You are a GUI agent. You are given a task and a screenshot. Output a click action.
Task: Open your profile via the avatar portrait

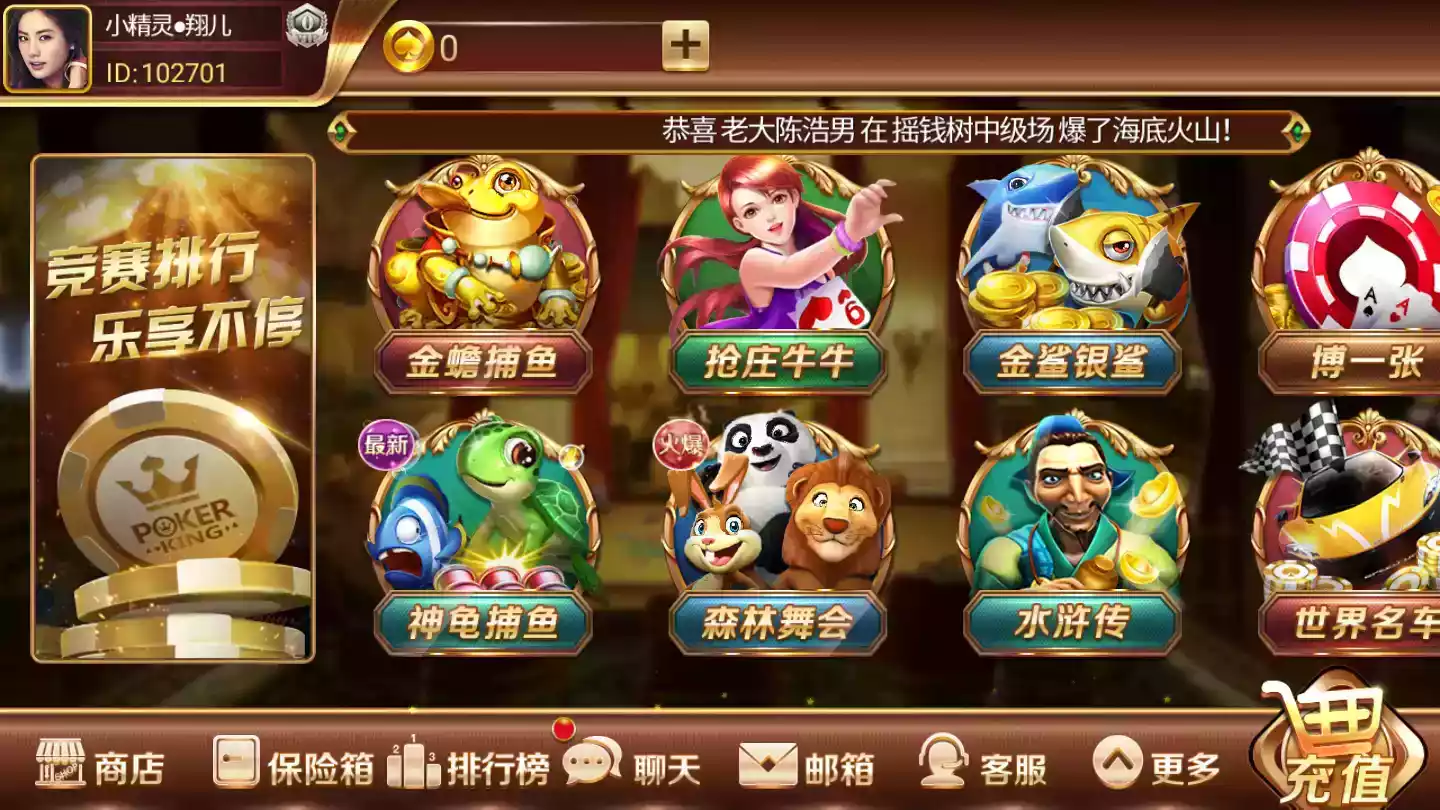click(x=48, y=48)
